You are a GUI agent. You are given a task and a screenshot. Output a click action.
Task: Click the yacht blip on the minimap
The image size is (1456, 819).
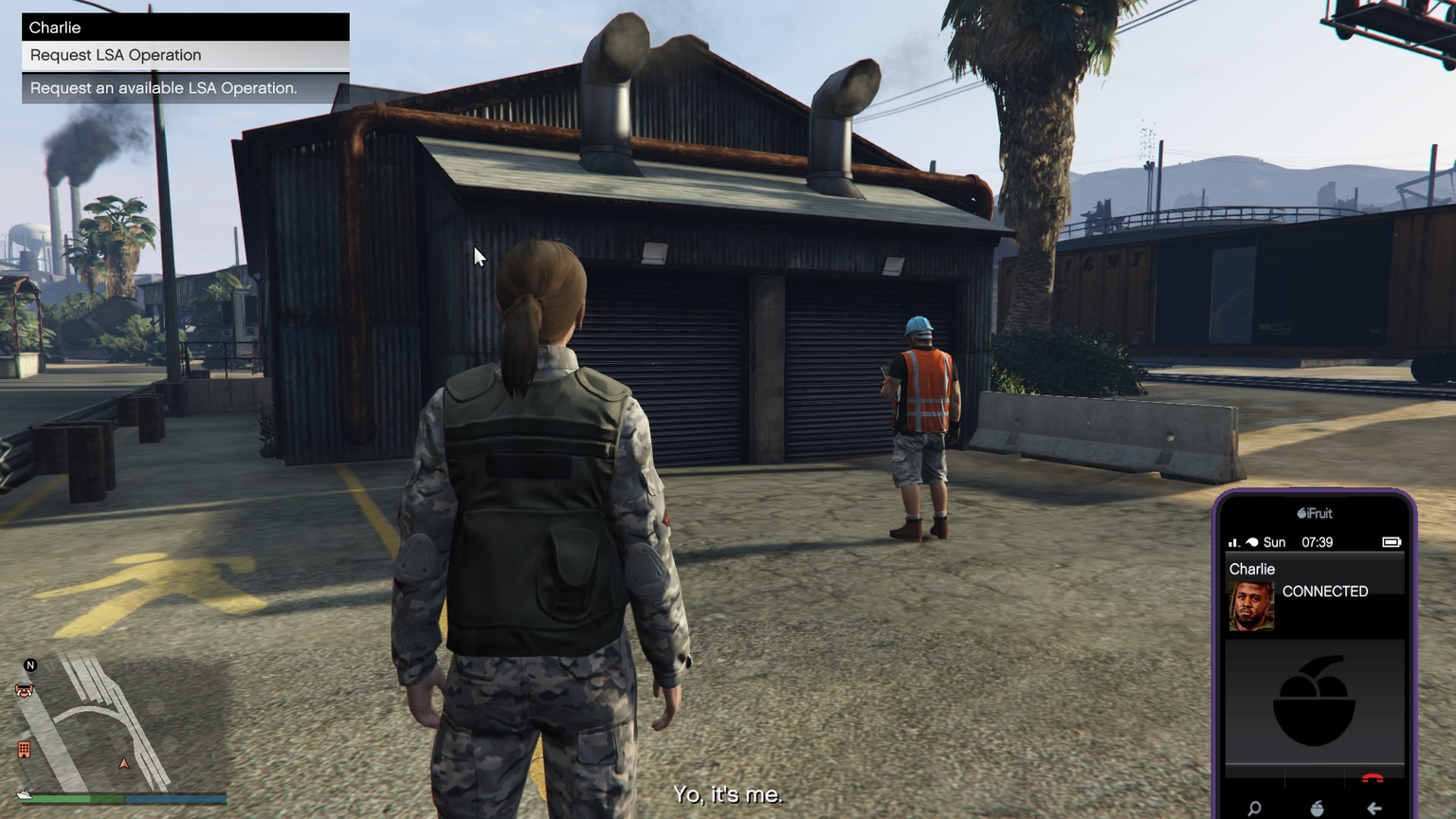tap(24, 794)
